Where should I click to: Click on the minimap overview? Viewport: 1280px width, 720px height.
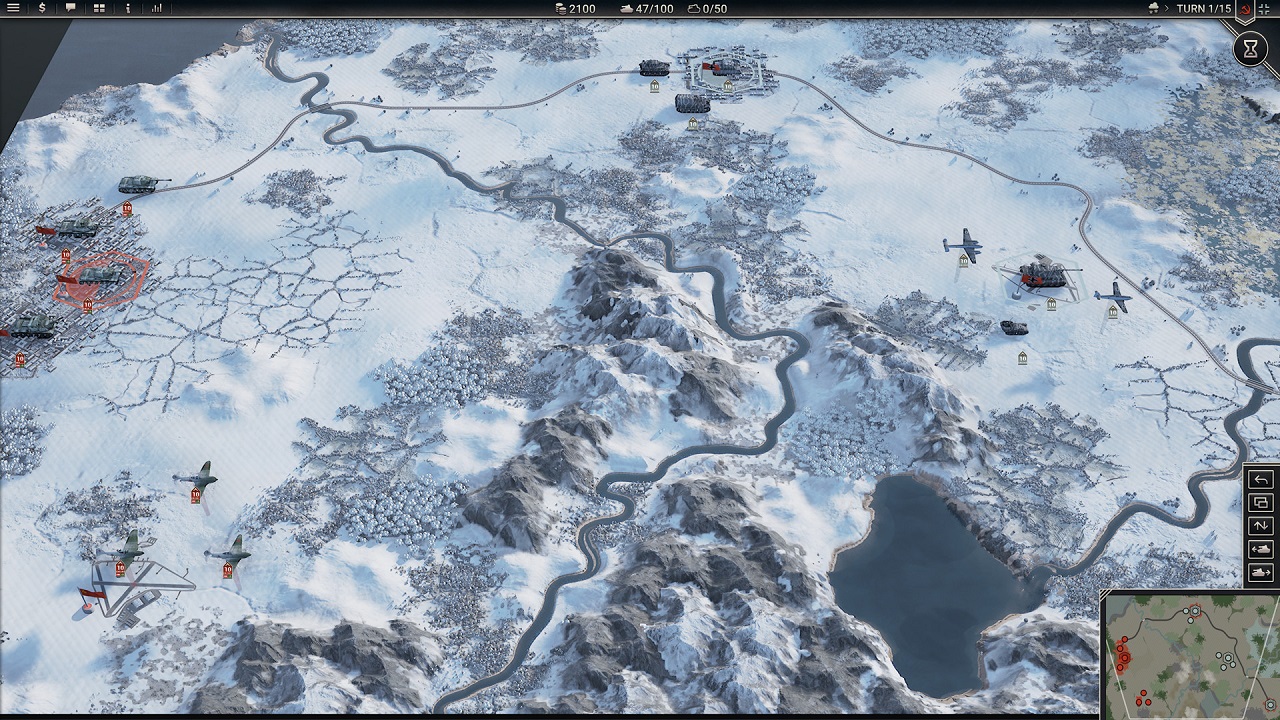1190,653
